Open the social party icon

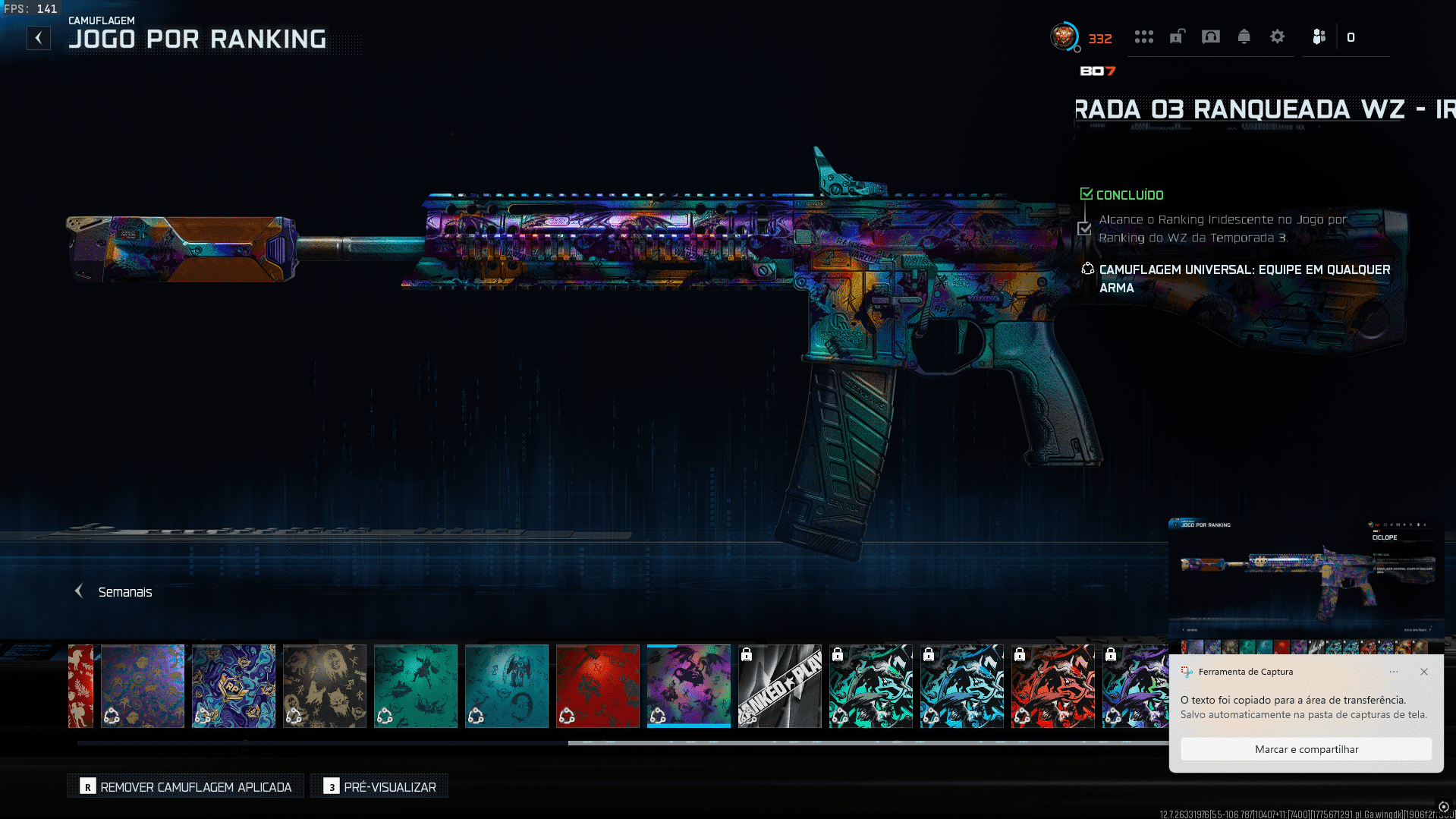coord(1319,36)
